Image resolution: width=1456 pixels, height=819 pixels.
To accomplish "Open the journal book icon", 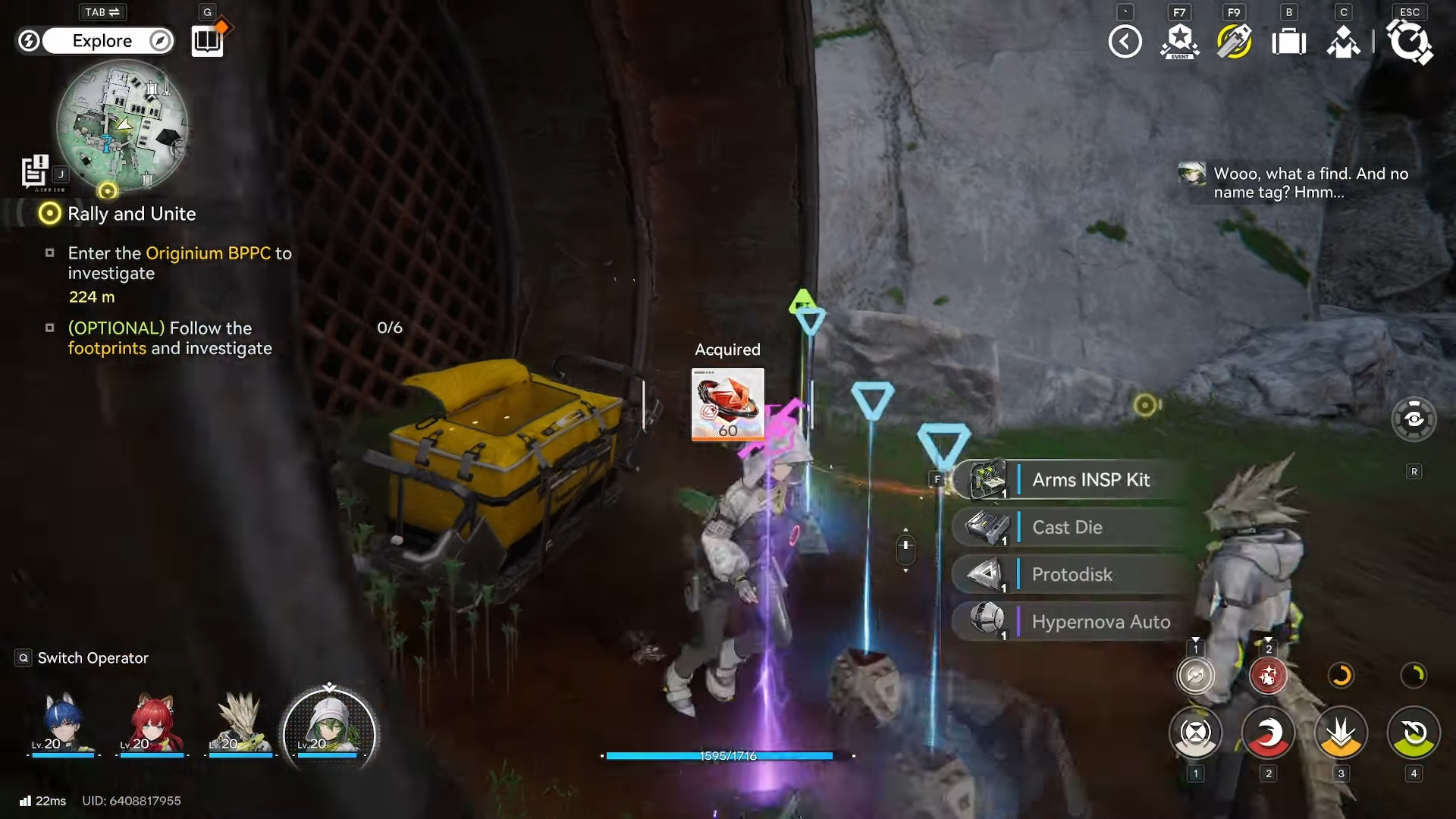I will click(207, 41).
